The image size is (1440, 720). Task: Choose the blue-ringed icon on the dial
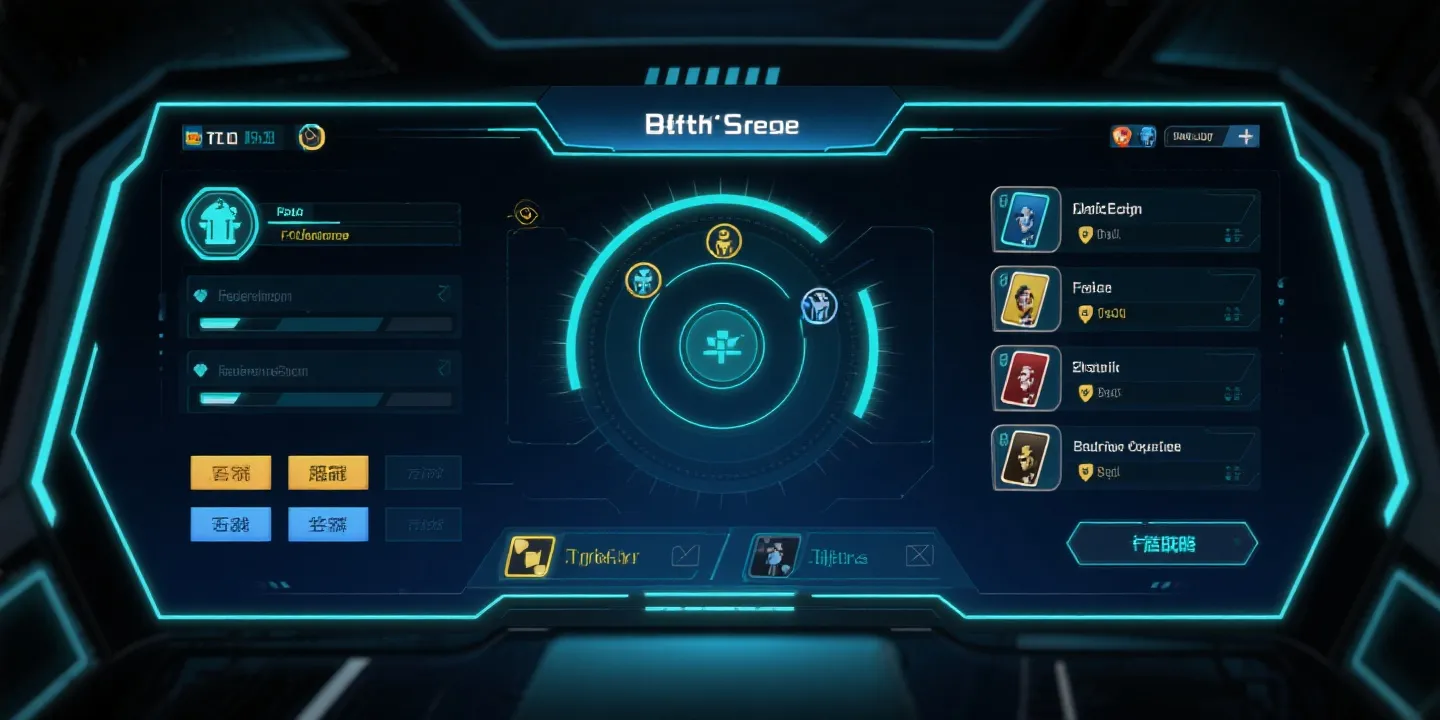click(819, 306)
